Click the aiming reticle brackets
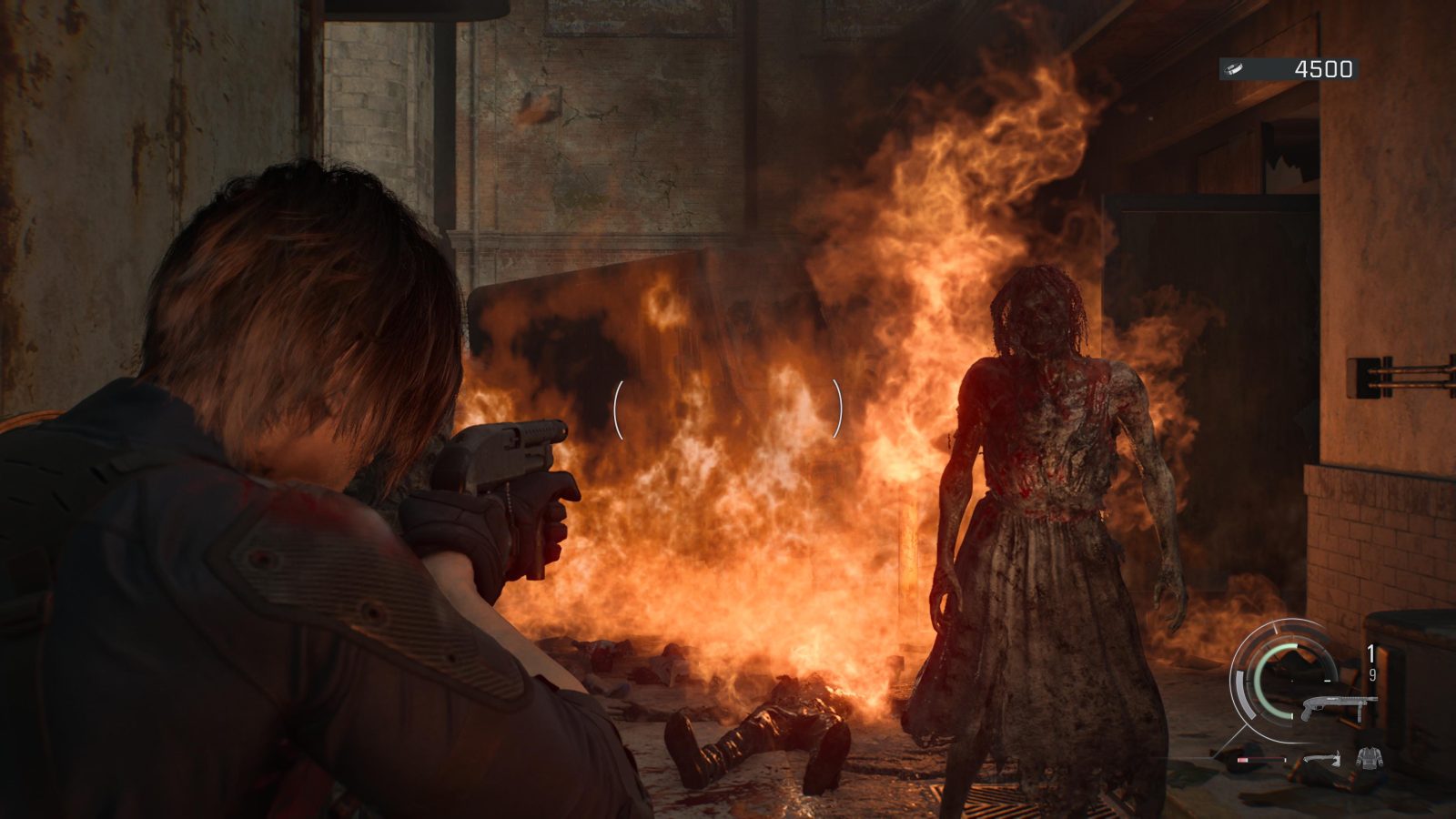This screenshot has height=819, width=1456. click(728, 409)
